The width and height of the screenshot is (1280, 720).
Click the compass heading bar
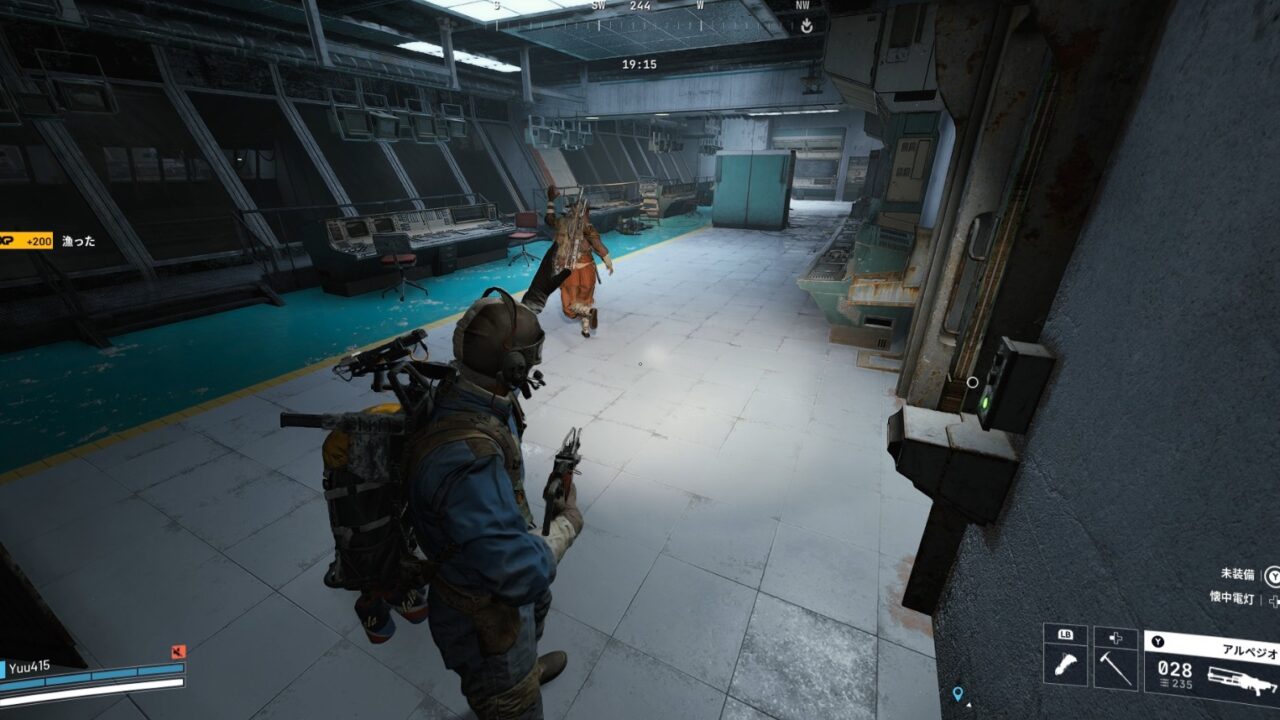click(640, 6)
